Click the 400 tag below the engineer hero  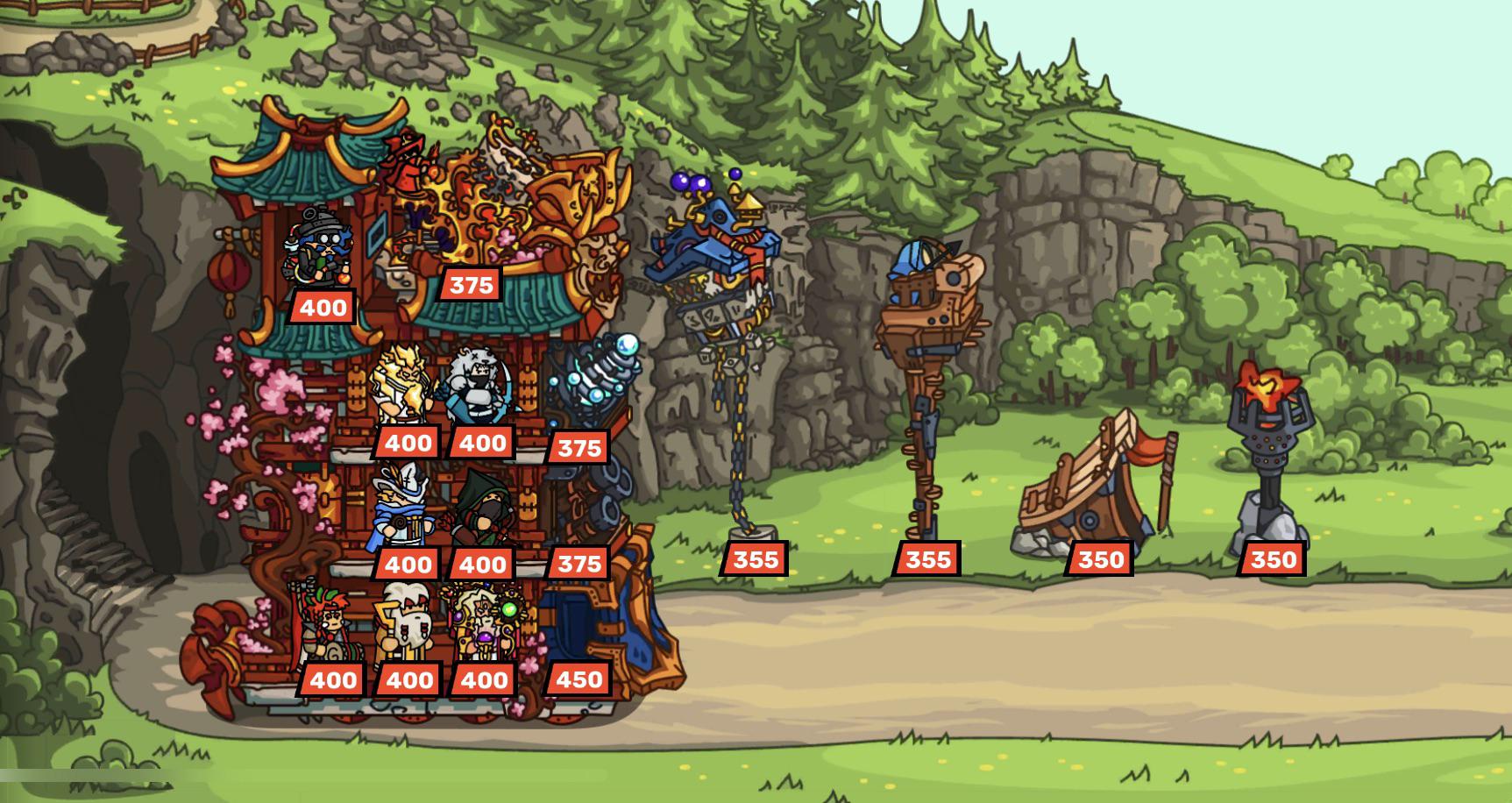click(324, 308)
